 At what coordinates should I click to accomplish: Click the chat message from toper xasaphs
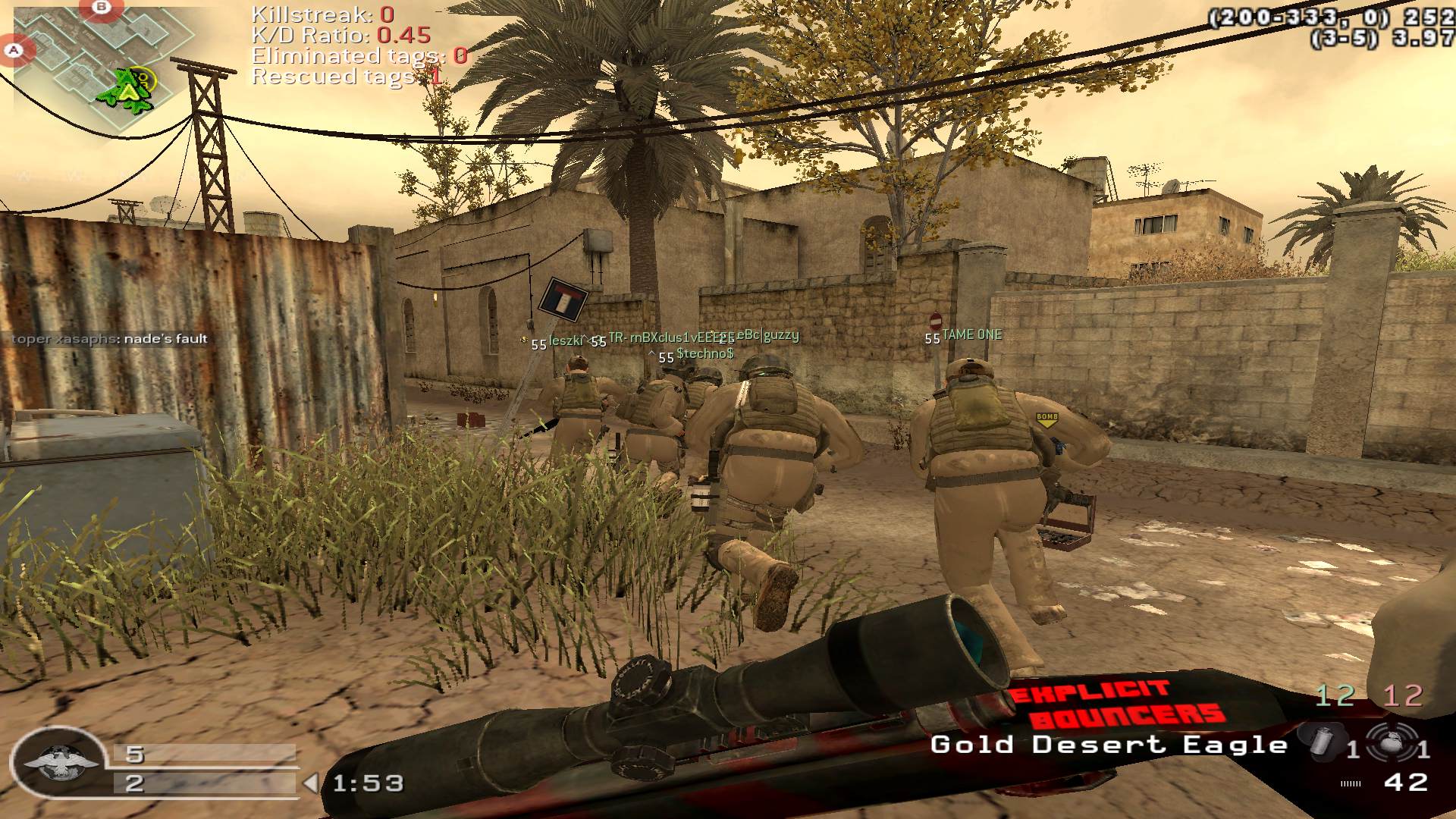[109, 339]
